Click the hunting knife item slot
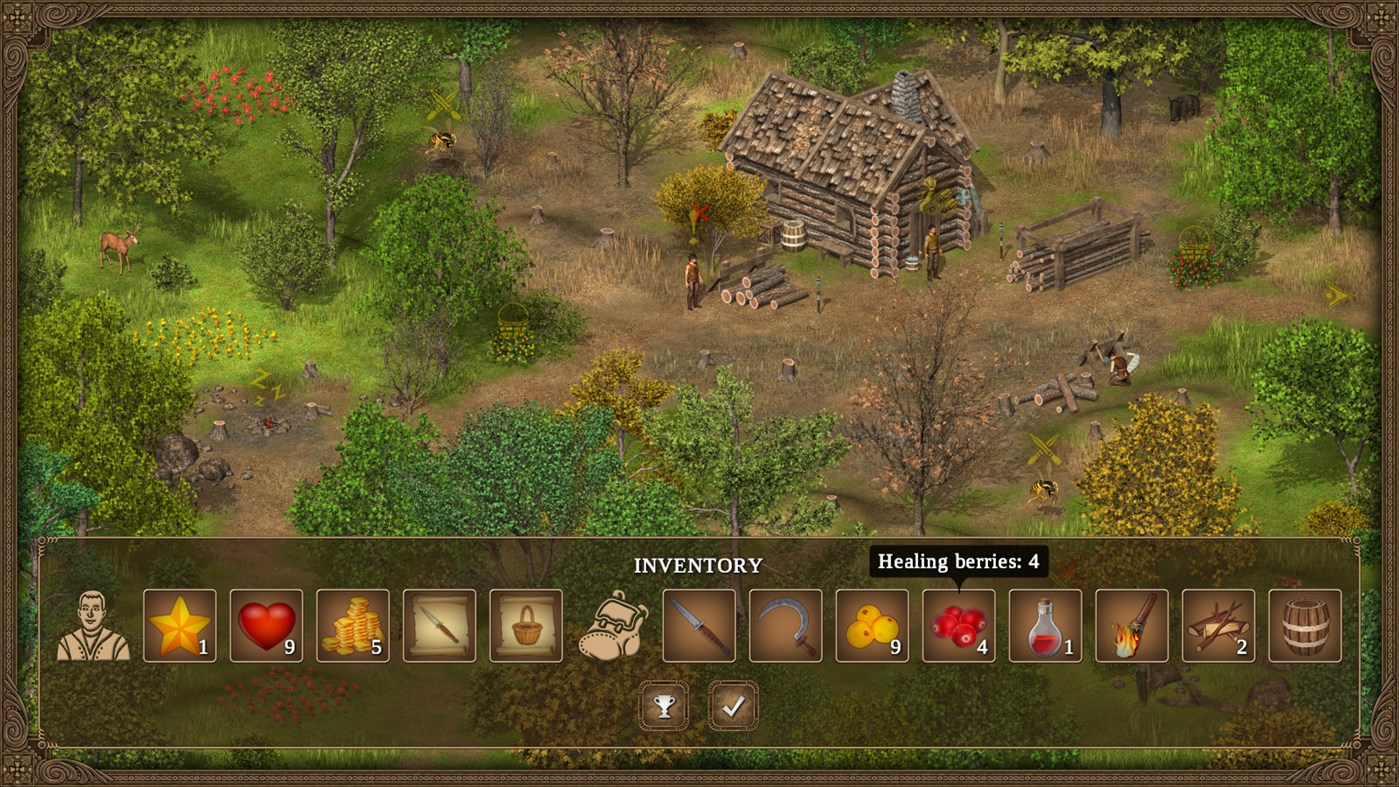Viewport: 1399px width, 787px height. click(x=698, y=625)
